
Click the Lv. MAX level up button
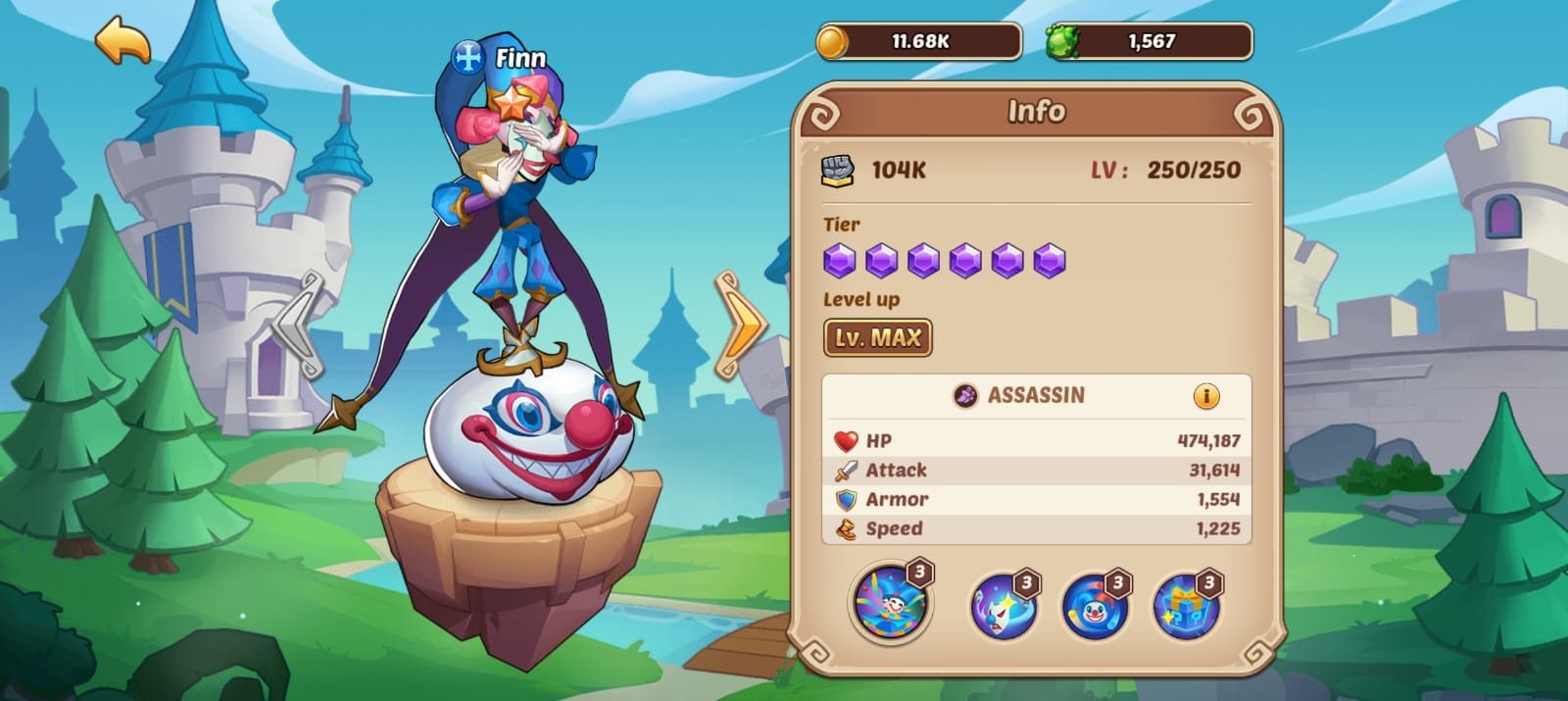[x=877, y=338]
